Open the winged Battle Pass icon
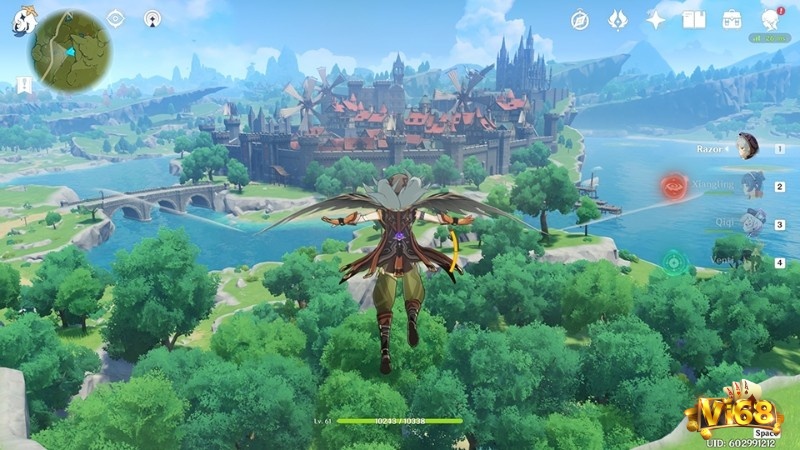This screenshot has height=450, width=800. point(617,20)
